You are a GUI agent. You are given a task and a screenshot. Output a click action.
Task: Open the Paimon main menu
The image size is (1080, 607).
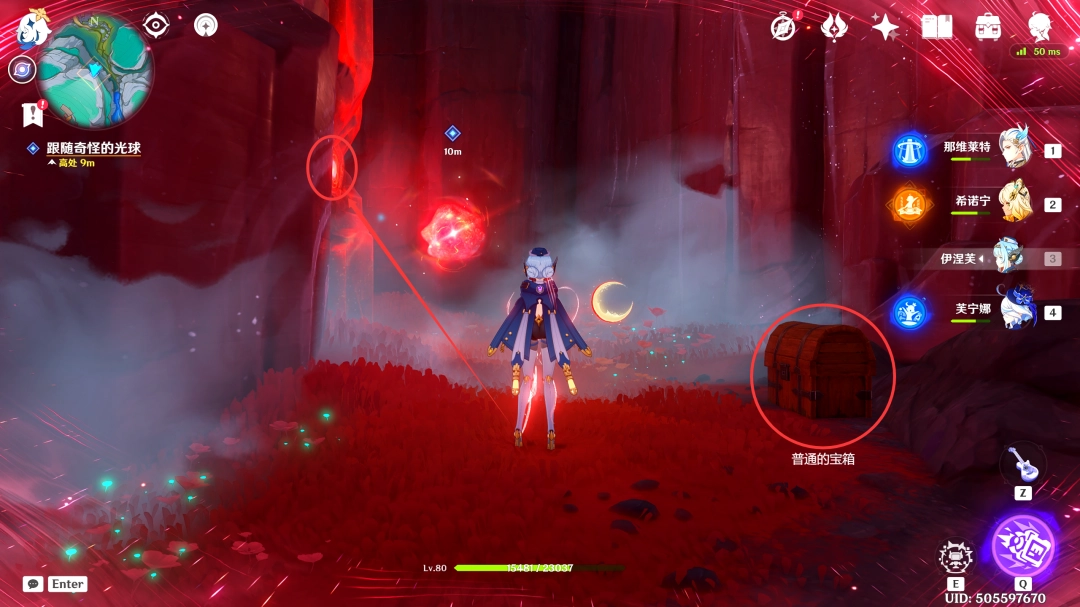click(30, 27)
